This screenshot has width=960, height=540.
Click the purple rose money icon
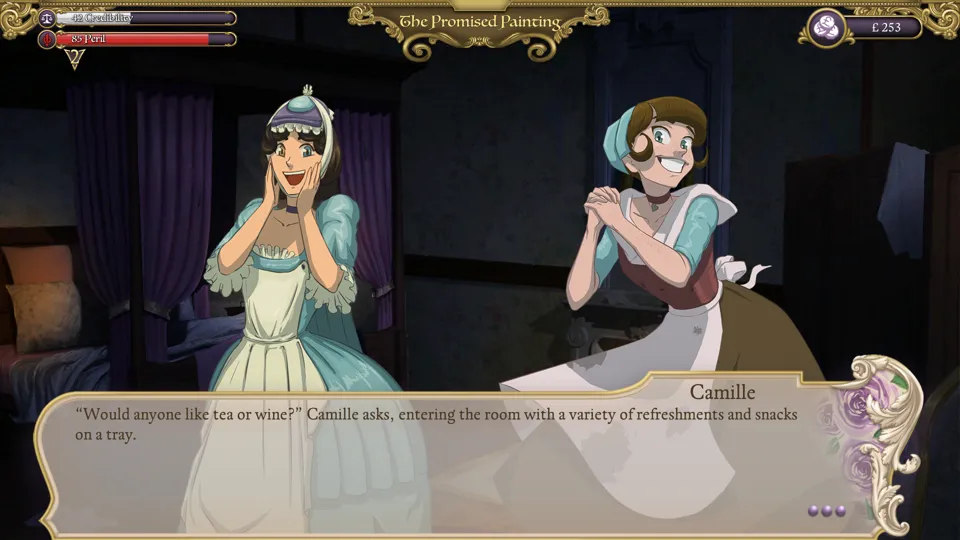tap(827, 27)
